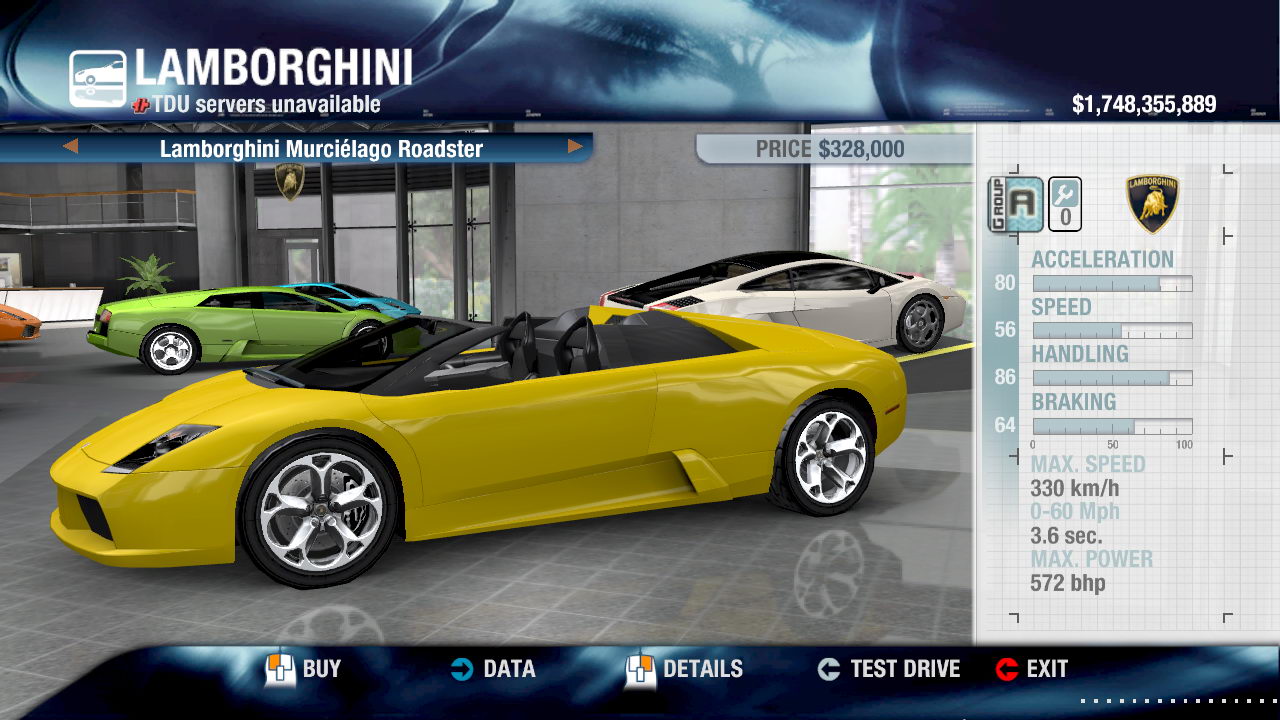Click the Lamborghini bull crest logo
Viewport: 1280px width, 720px height.
coord(1152,204)
